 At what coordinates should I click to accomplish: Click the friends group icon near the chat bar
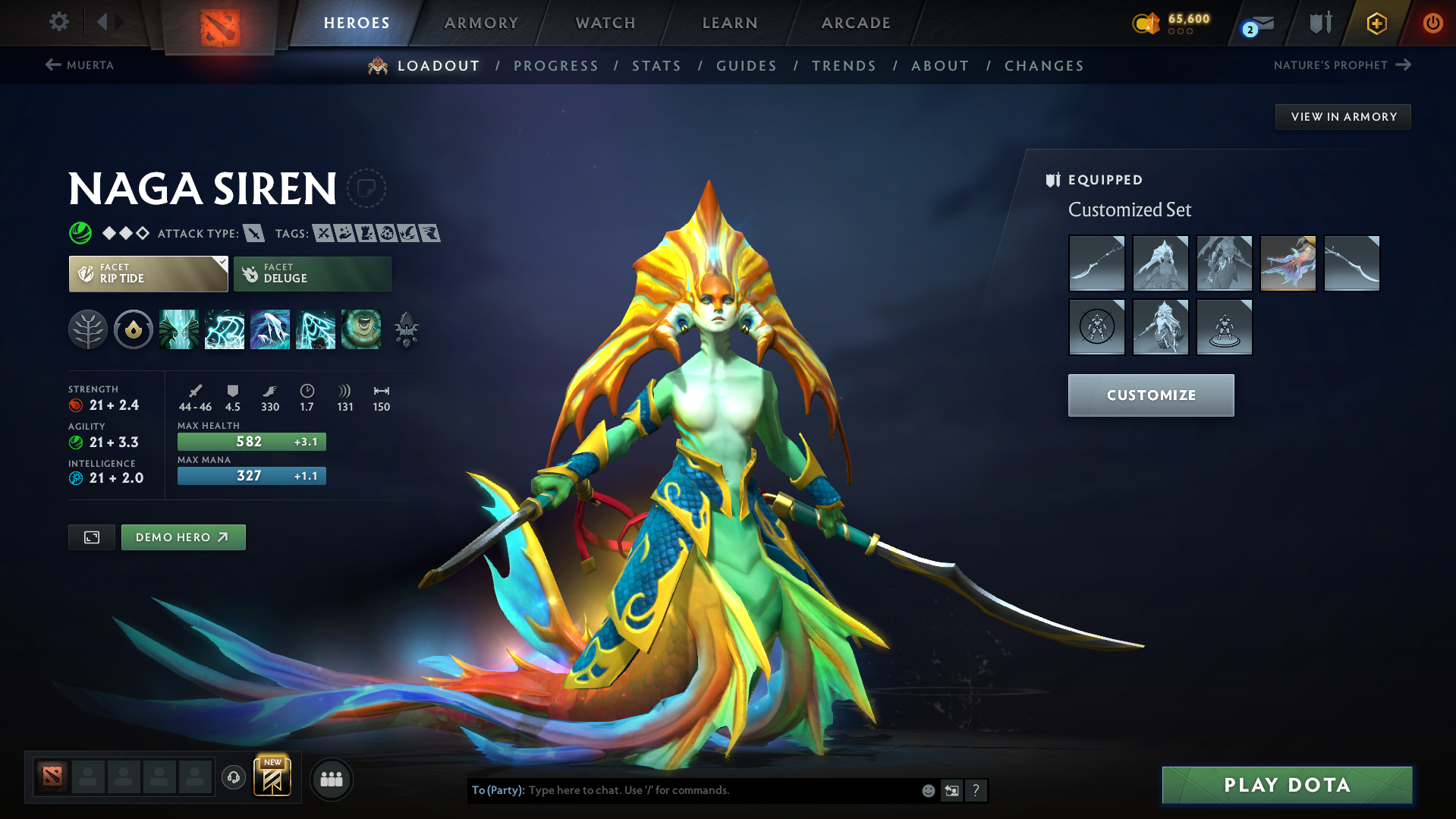(x=332, y=779)
